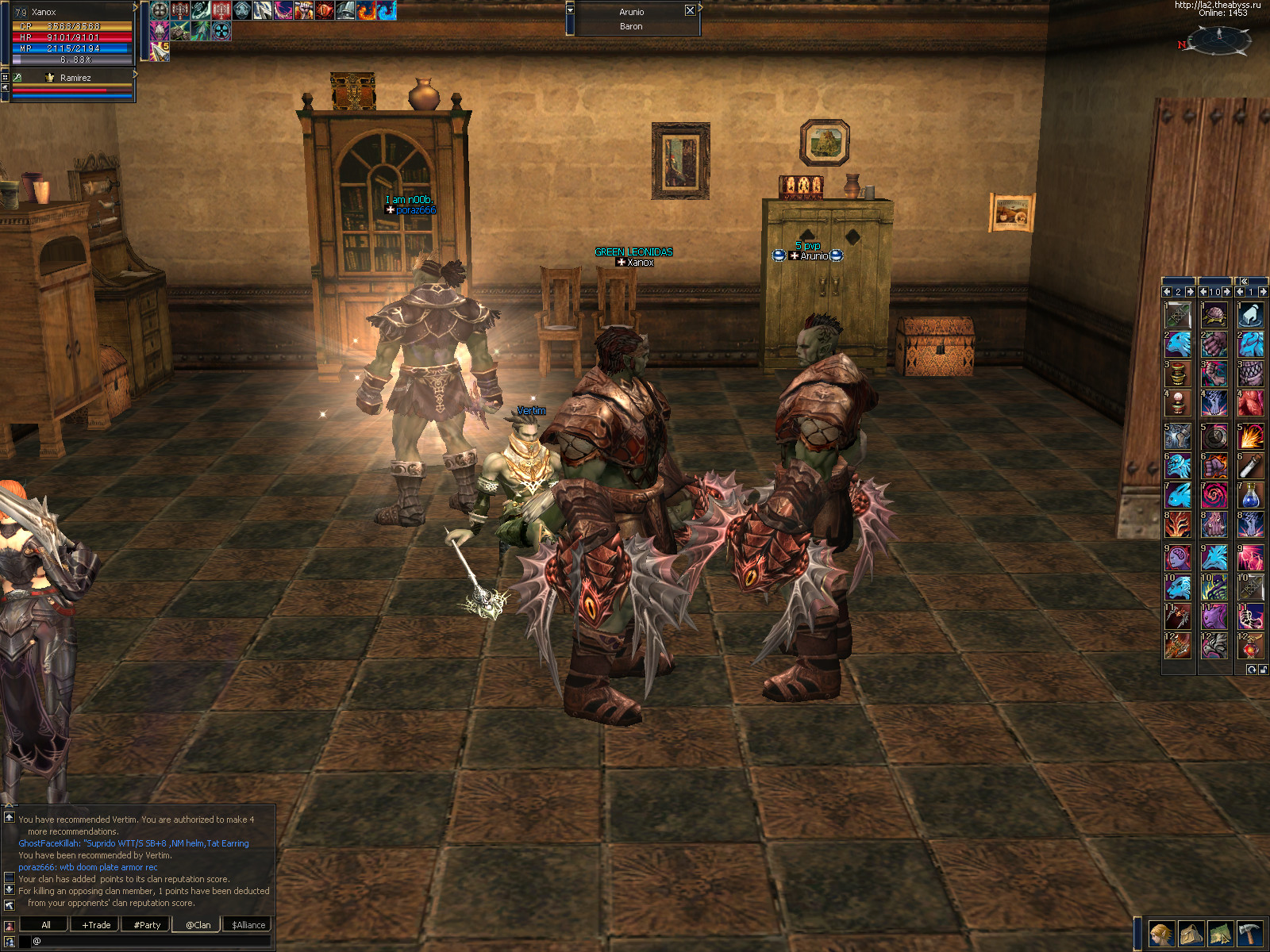The height and width of the screenshot is (952, 1270).
Task: Show the $Alliance chat tab
Action: [x=248, y=925]
